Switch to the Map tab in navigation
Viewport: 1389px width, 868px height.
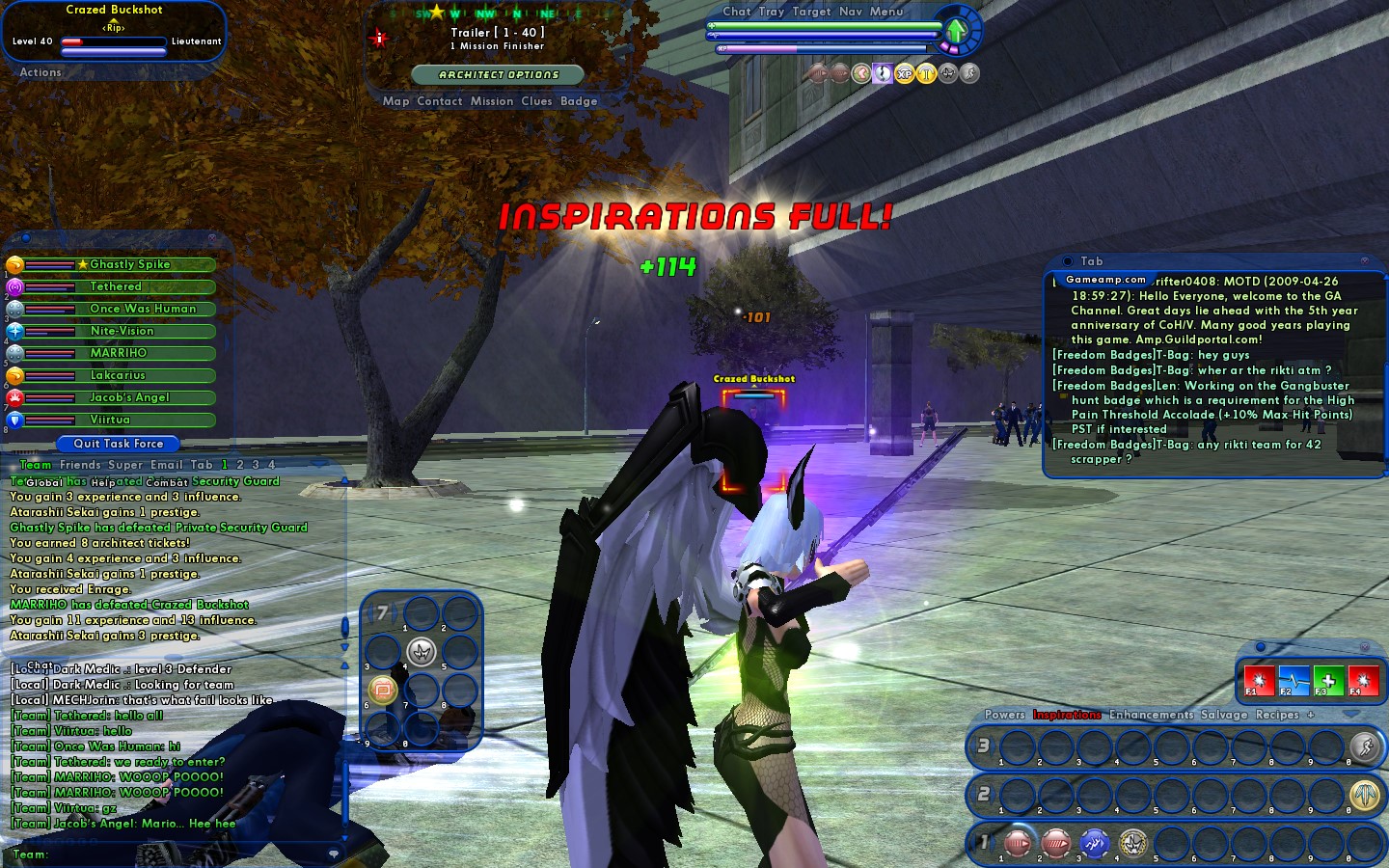(395, 101)
